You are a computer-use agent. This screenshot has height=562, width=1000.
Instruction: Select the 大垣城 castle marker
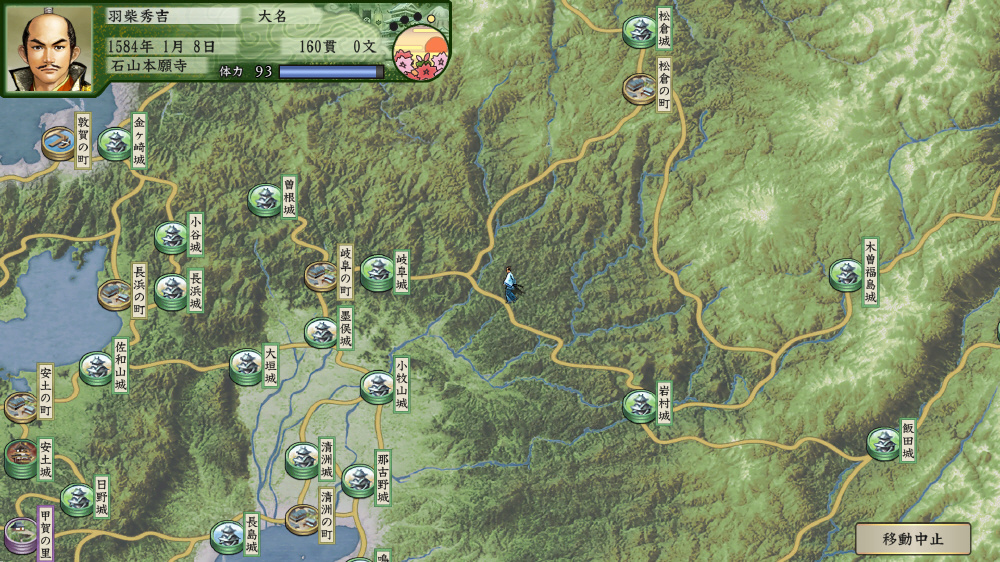pos(246,367)
